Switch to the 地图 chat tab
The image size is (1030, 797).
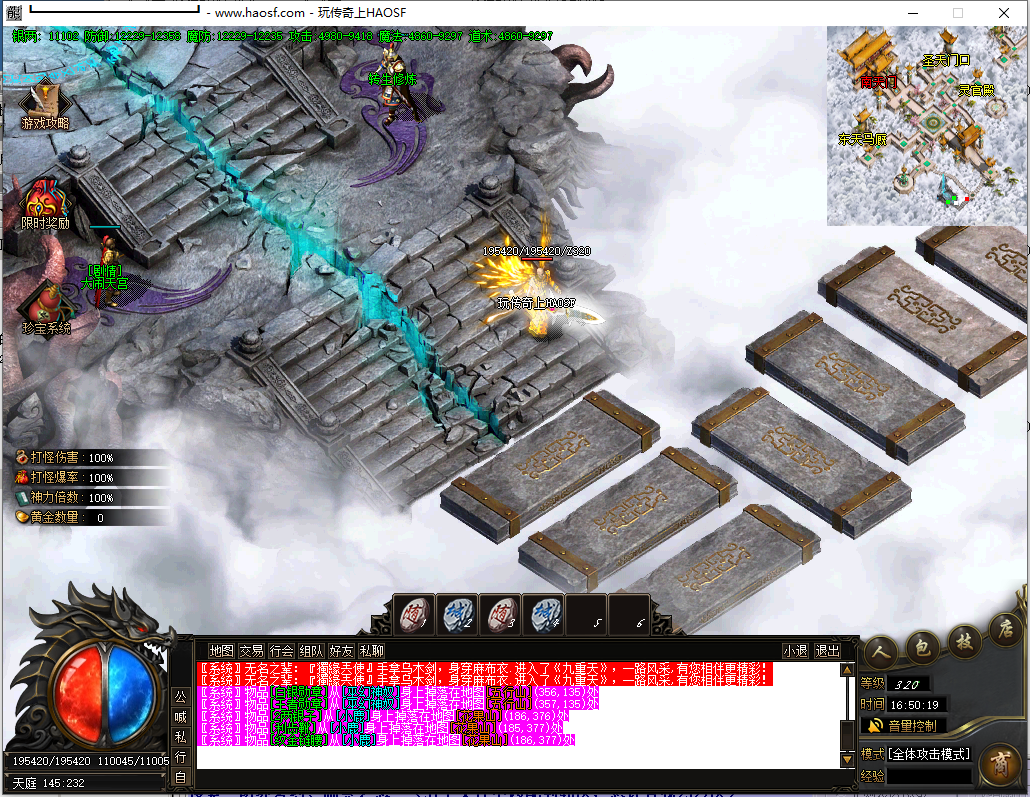pos(221,651)
